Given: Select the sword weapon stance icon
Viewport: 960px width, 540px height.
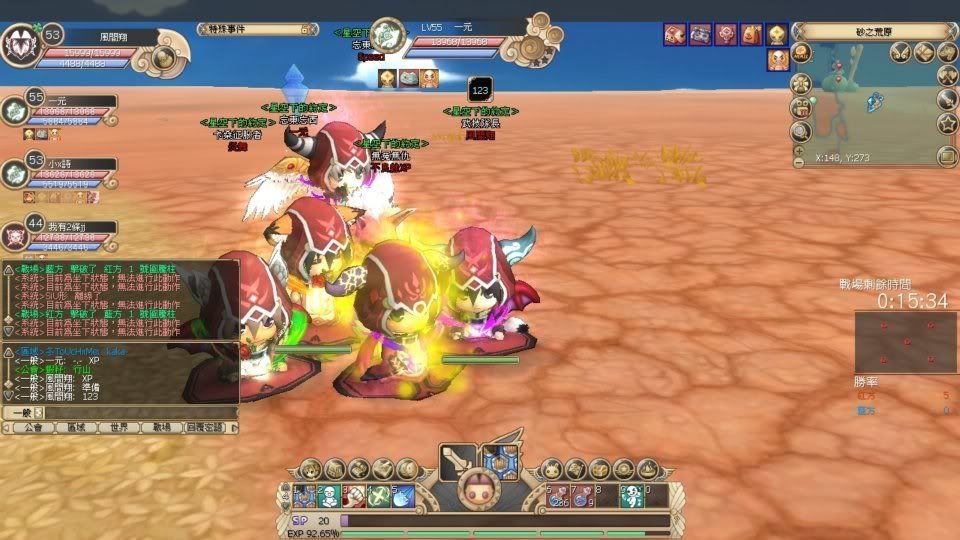Looking at the screenshot, I should 457,462.
